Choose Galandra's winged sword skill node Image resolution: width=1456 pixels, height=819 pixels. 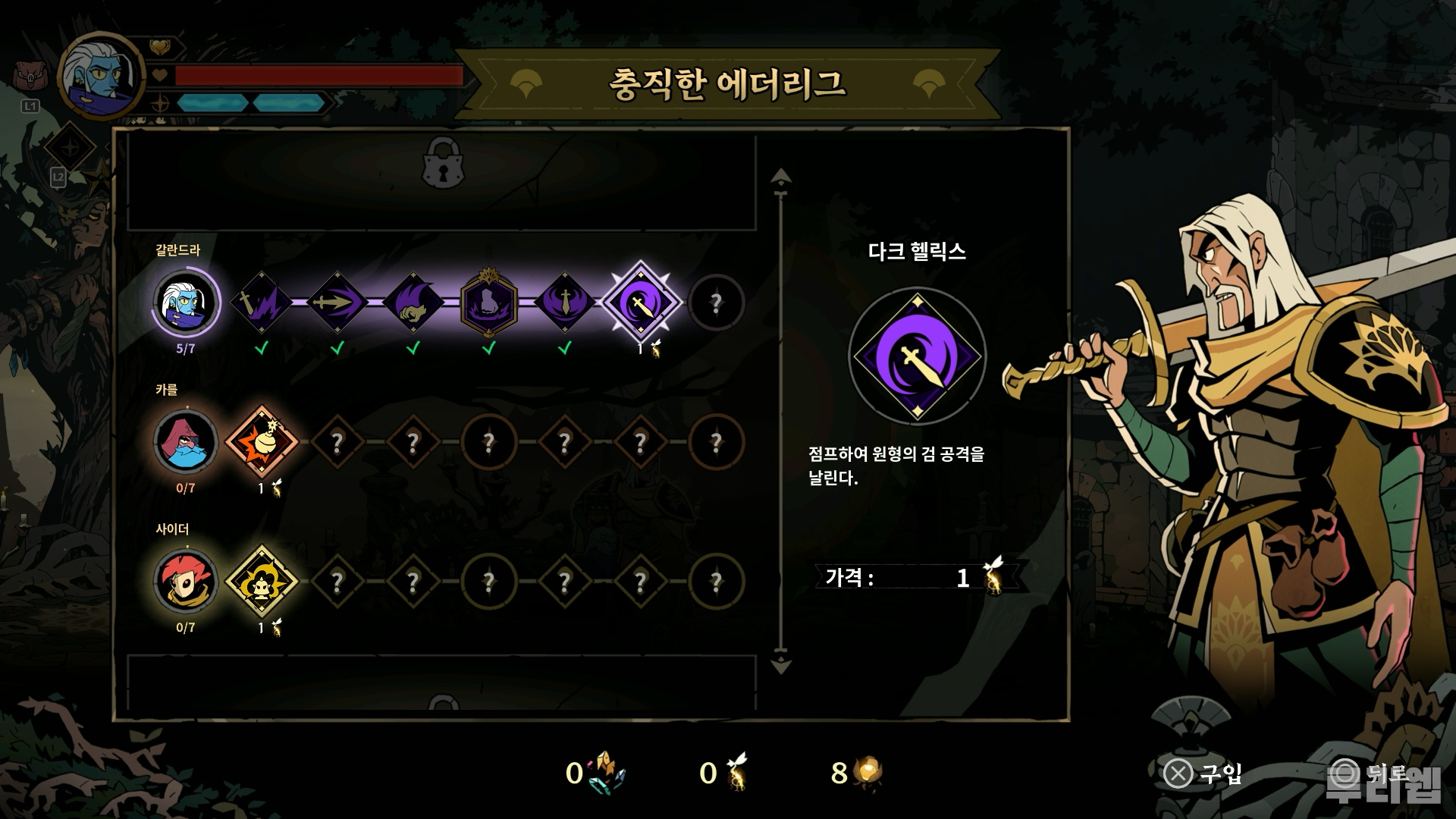(565, 302)
